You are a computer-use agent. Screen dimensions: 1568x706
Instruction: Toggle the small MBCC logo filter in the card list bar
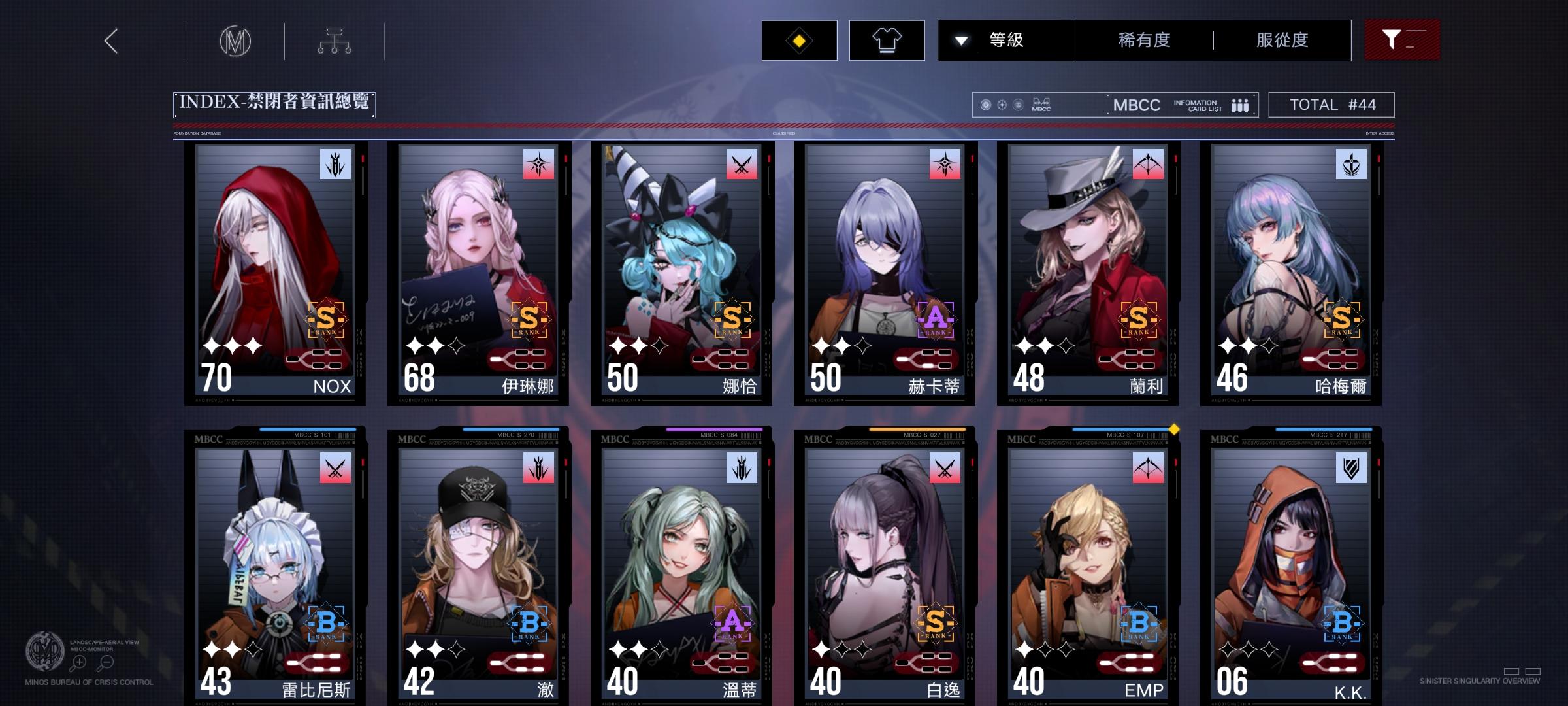tap(1042, 103)
